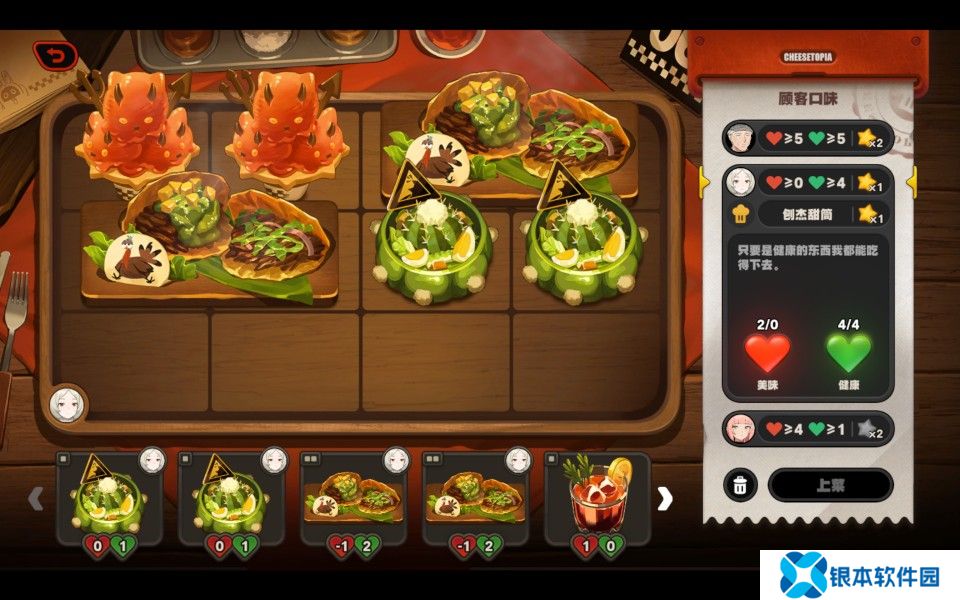This screenshot has height=600, width=960.
Task: Show previous cards with the left white arrow
Action: (36, 498)
